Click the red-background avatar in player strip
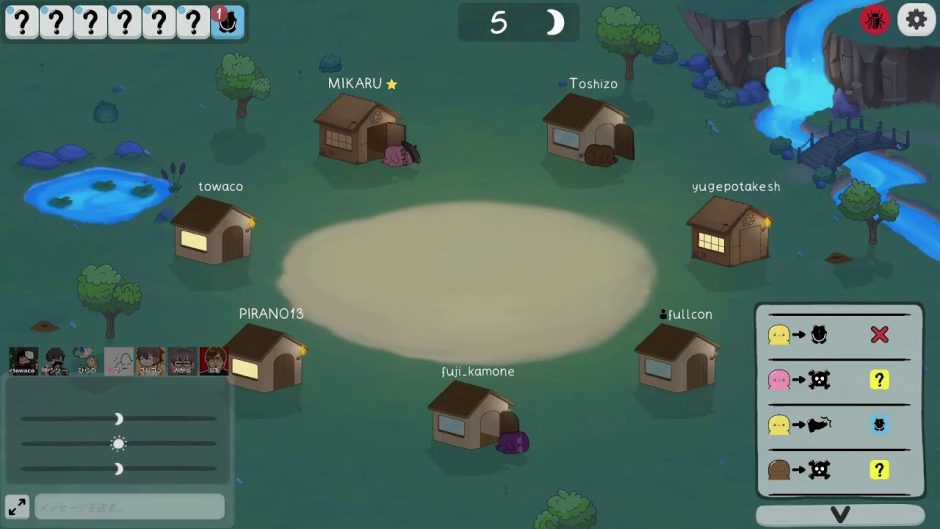The width and height of the screenshot is (940, 529). (x=214, y=361)
